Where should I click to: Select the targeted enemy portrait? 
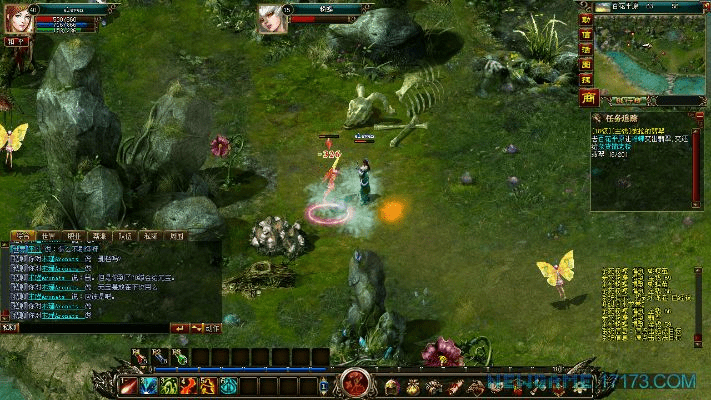tap(272, 20)
